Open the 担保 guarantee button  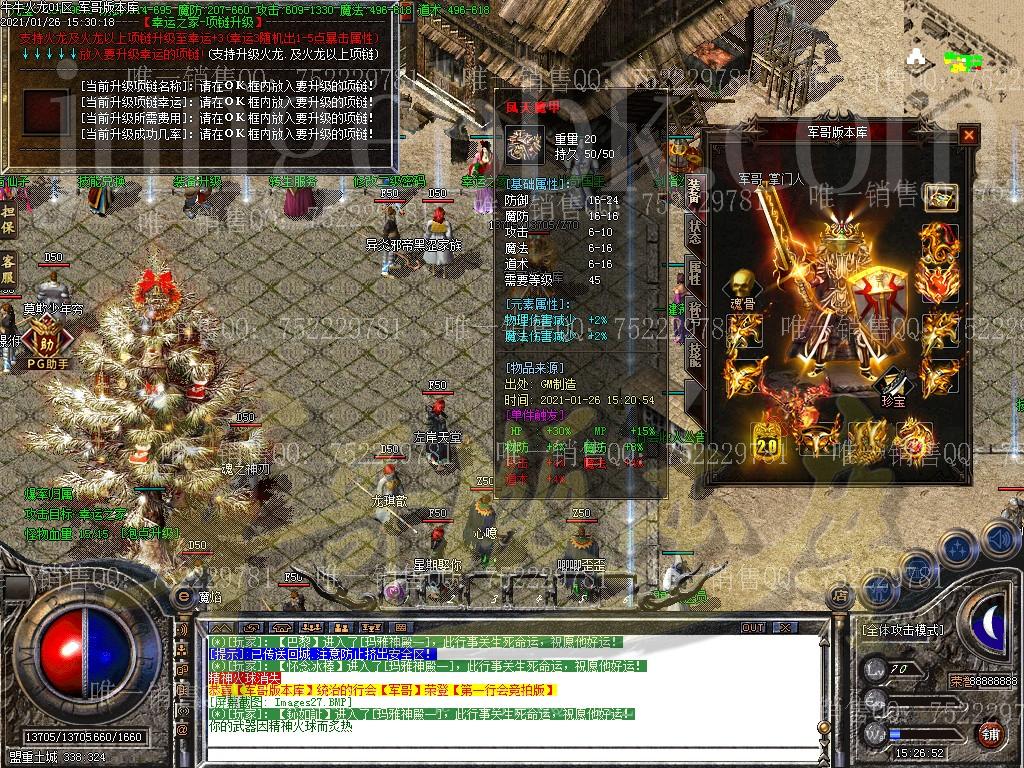click(x=8, y=220)
